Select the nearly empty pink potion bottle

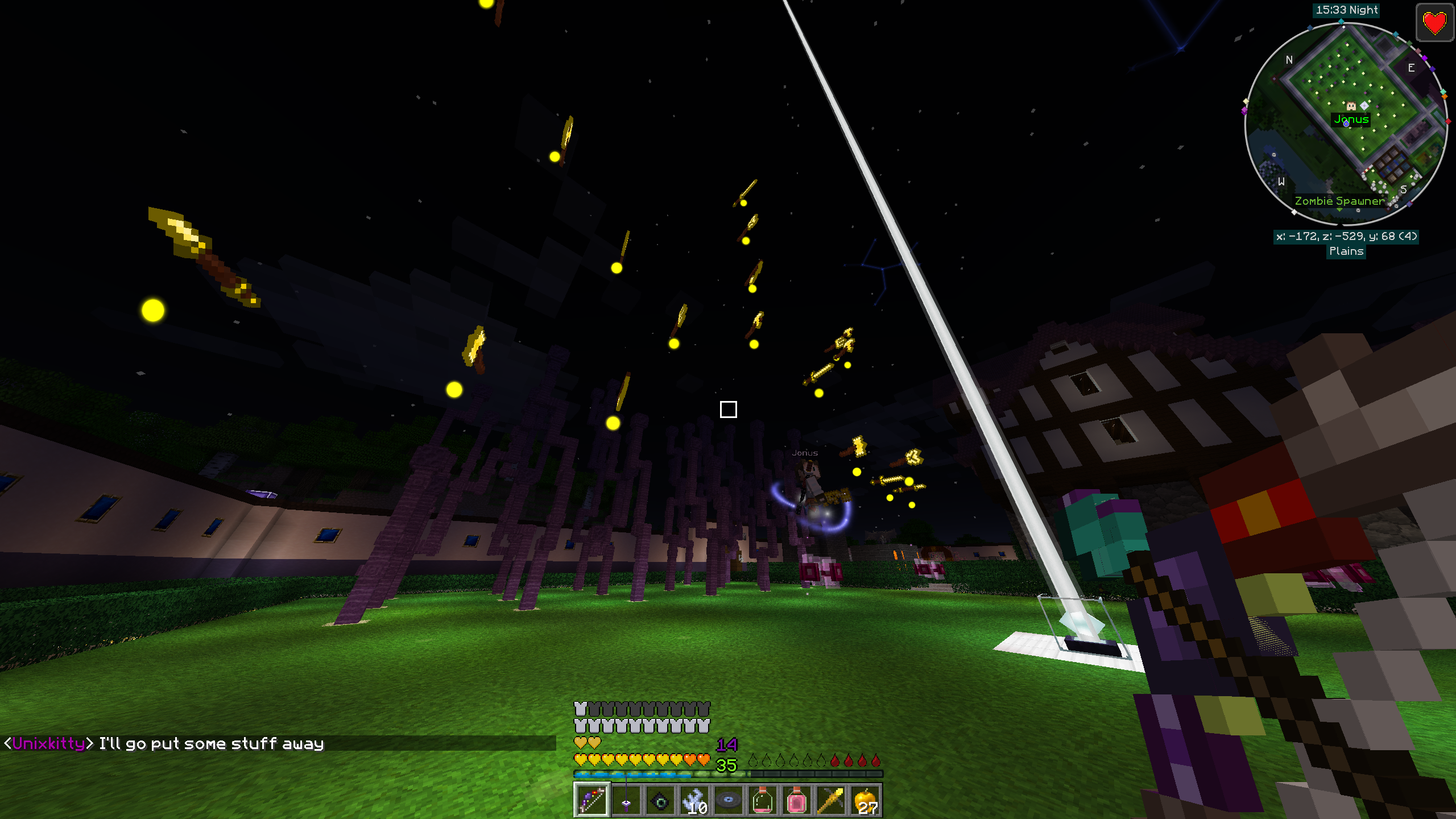[x=763, y=800]
